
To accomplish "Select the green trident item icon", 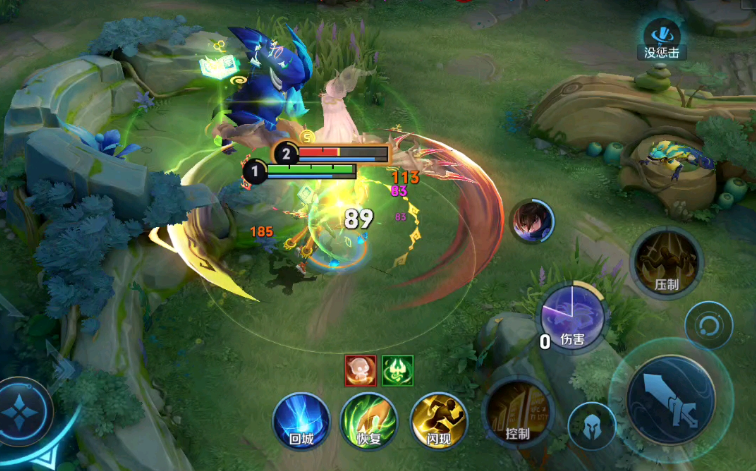I will [x=396, y=370].
